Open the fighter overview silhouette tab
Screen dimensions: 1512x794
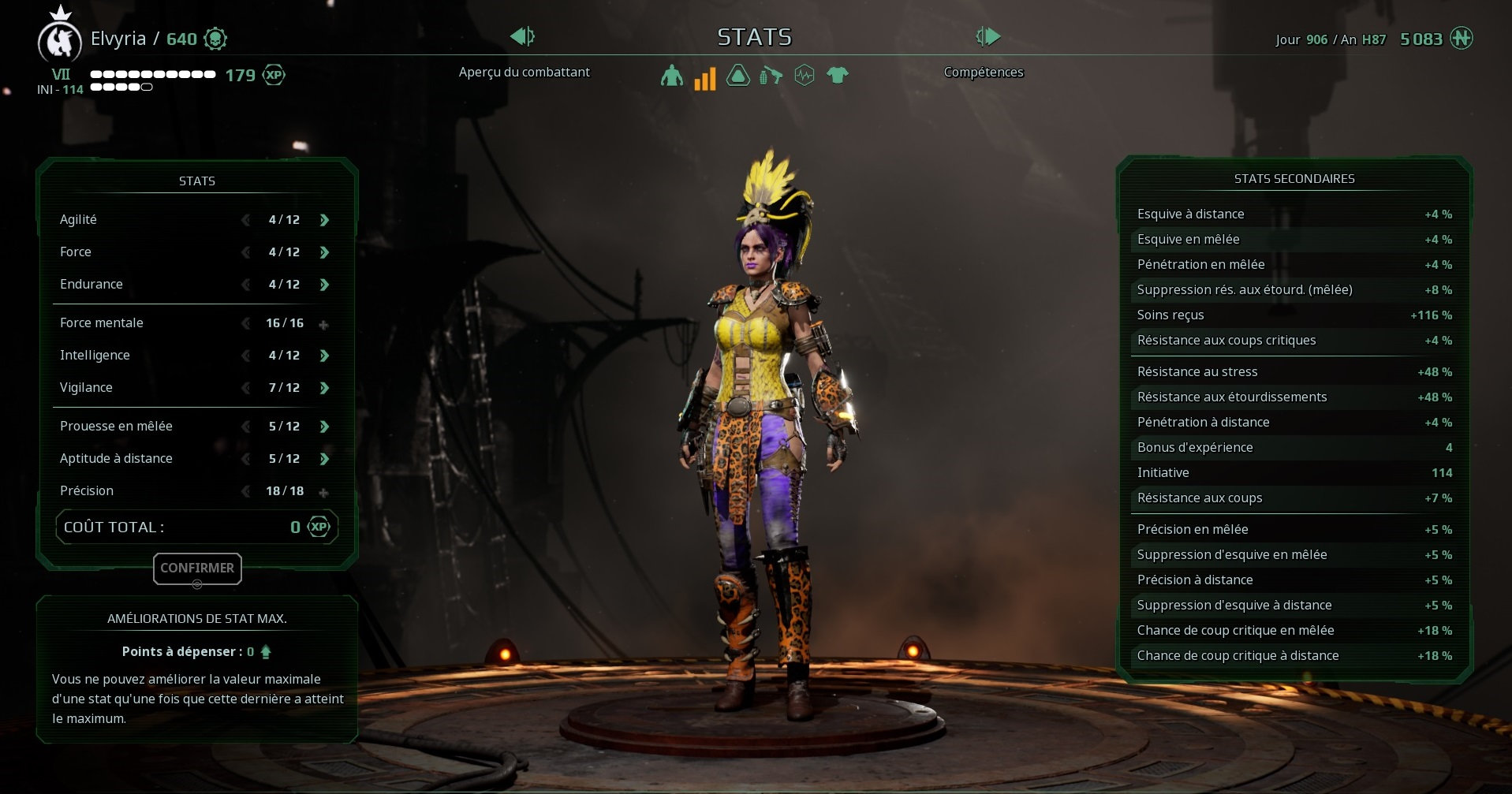(672, 76)
